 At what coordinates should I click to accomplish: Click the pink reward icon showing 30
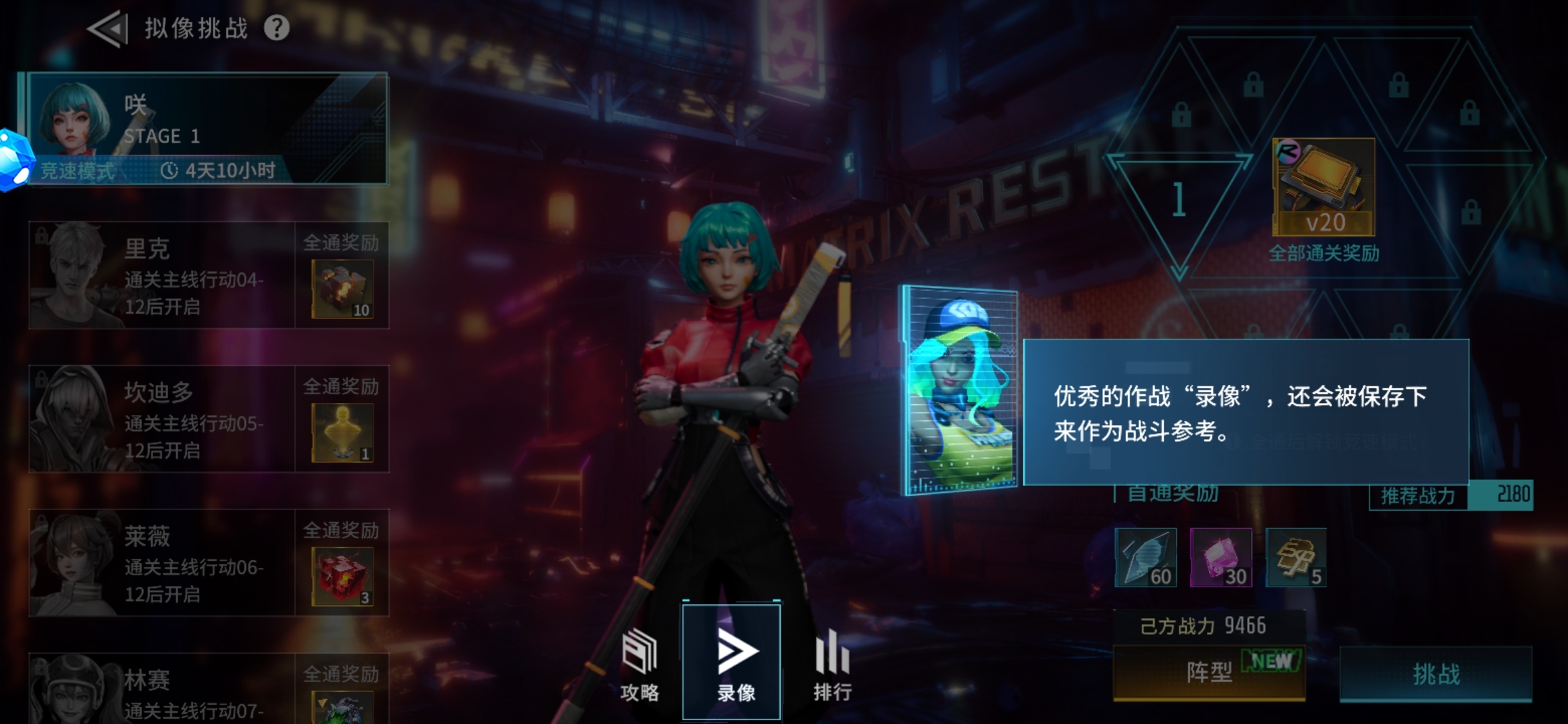[1221, 557]
